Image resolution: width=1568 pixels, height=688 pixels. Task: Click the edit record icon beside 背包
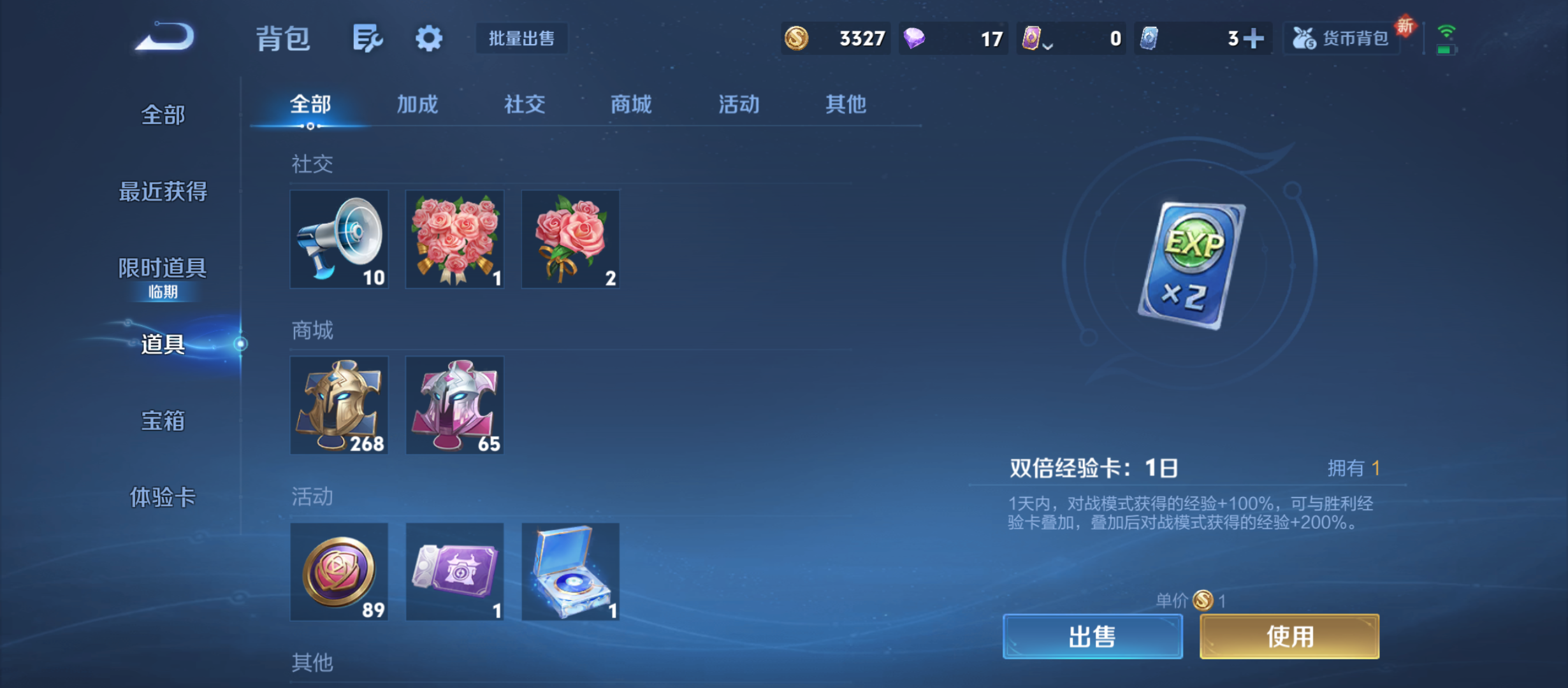[x=367, y=38]
